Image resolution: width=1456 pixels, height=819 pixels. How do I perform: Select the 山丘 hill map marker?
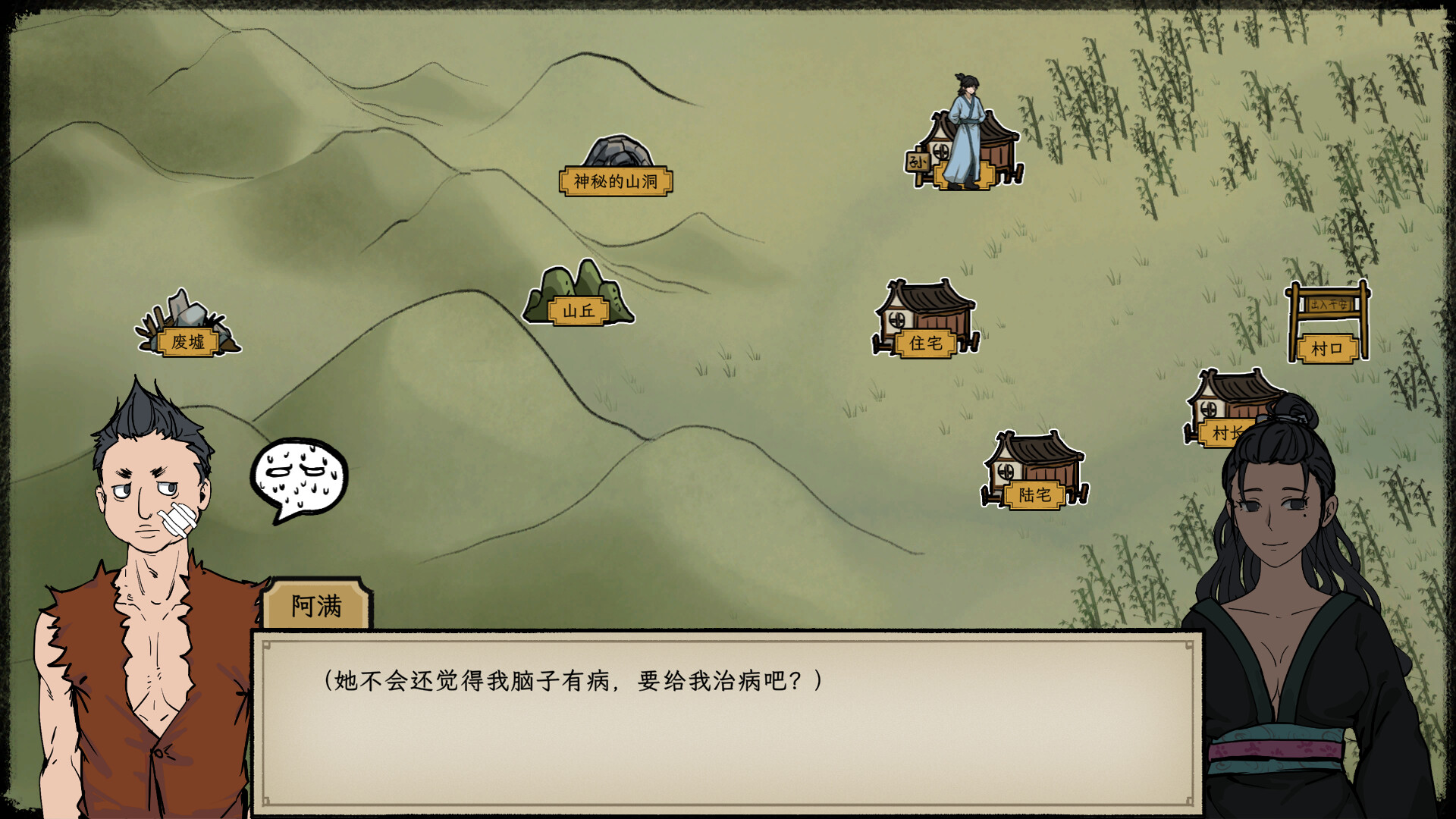(580, 309)
